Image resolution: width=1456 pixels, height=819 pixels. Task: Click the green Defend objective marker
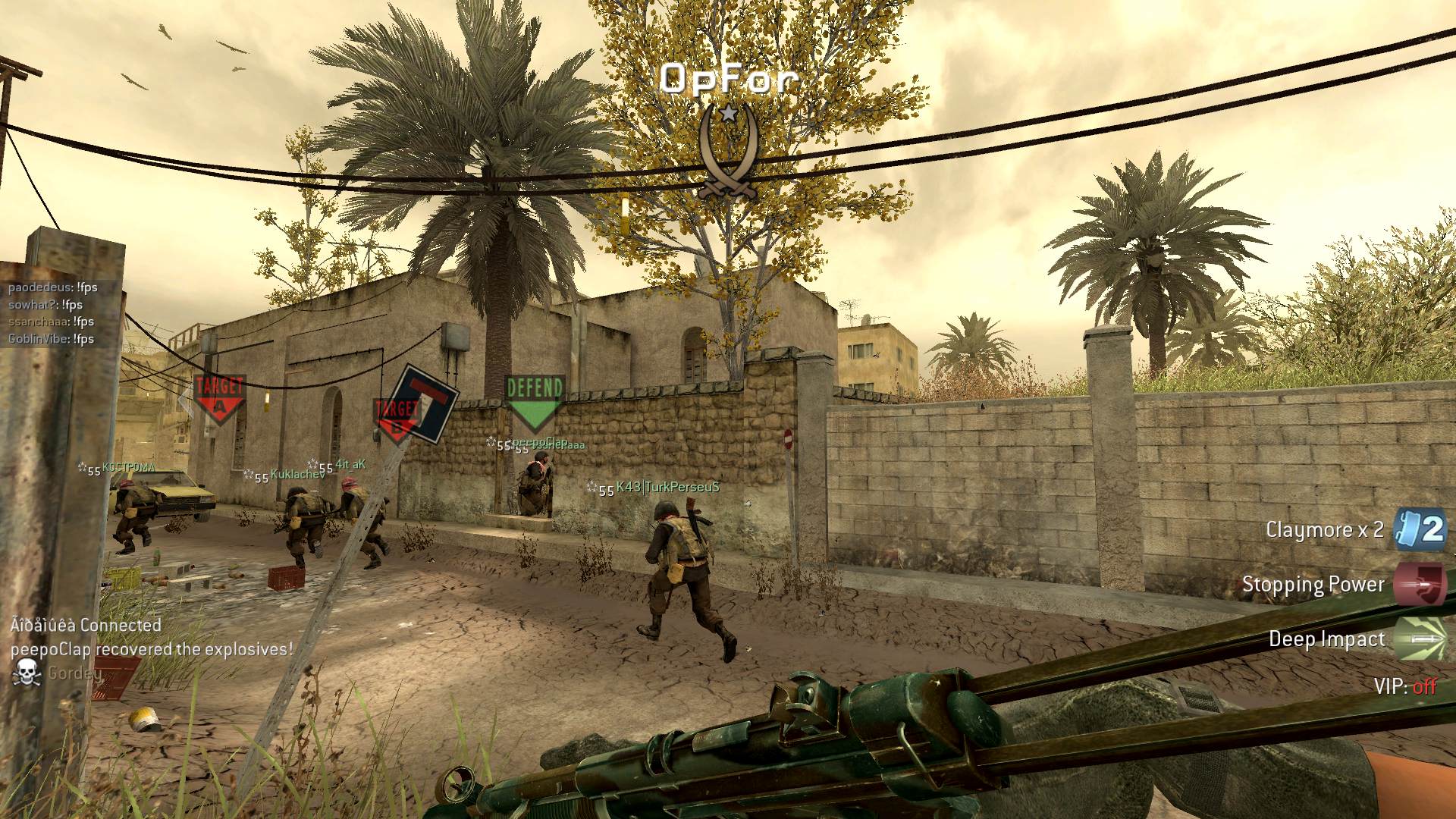point(535,401)
